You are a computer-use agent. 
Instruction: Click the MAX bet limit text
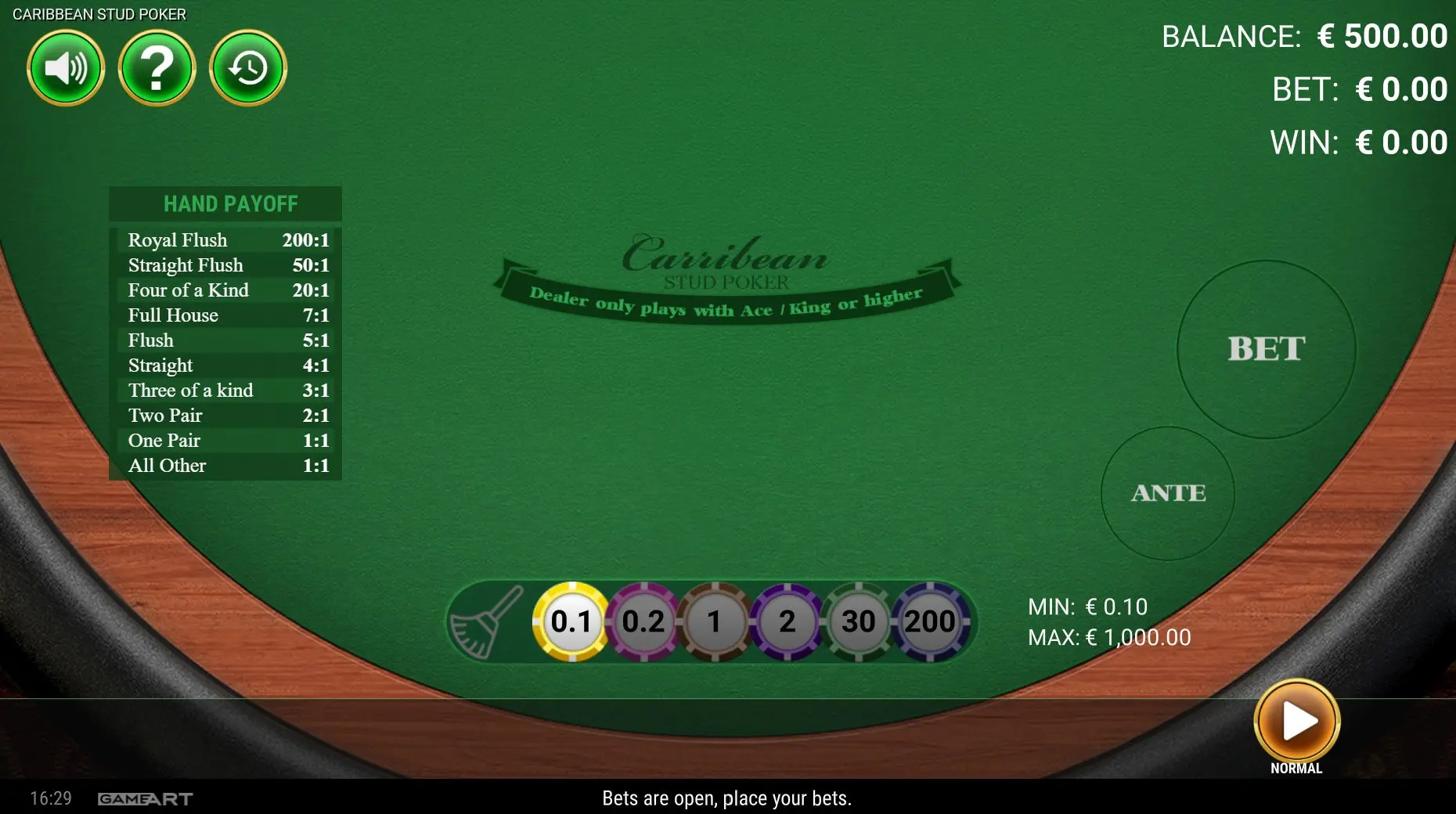pyautogui.click(x=1108, y=637)
